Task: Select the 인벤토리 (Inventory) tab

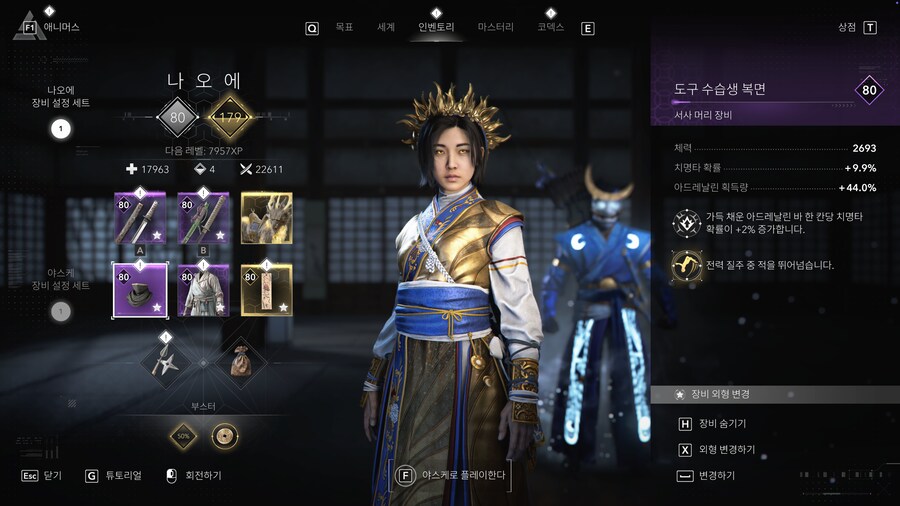Action: pos(435,28)
